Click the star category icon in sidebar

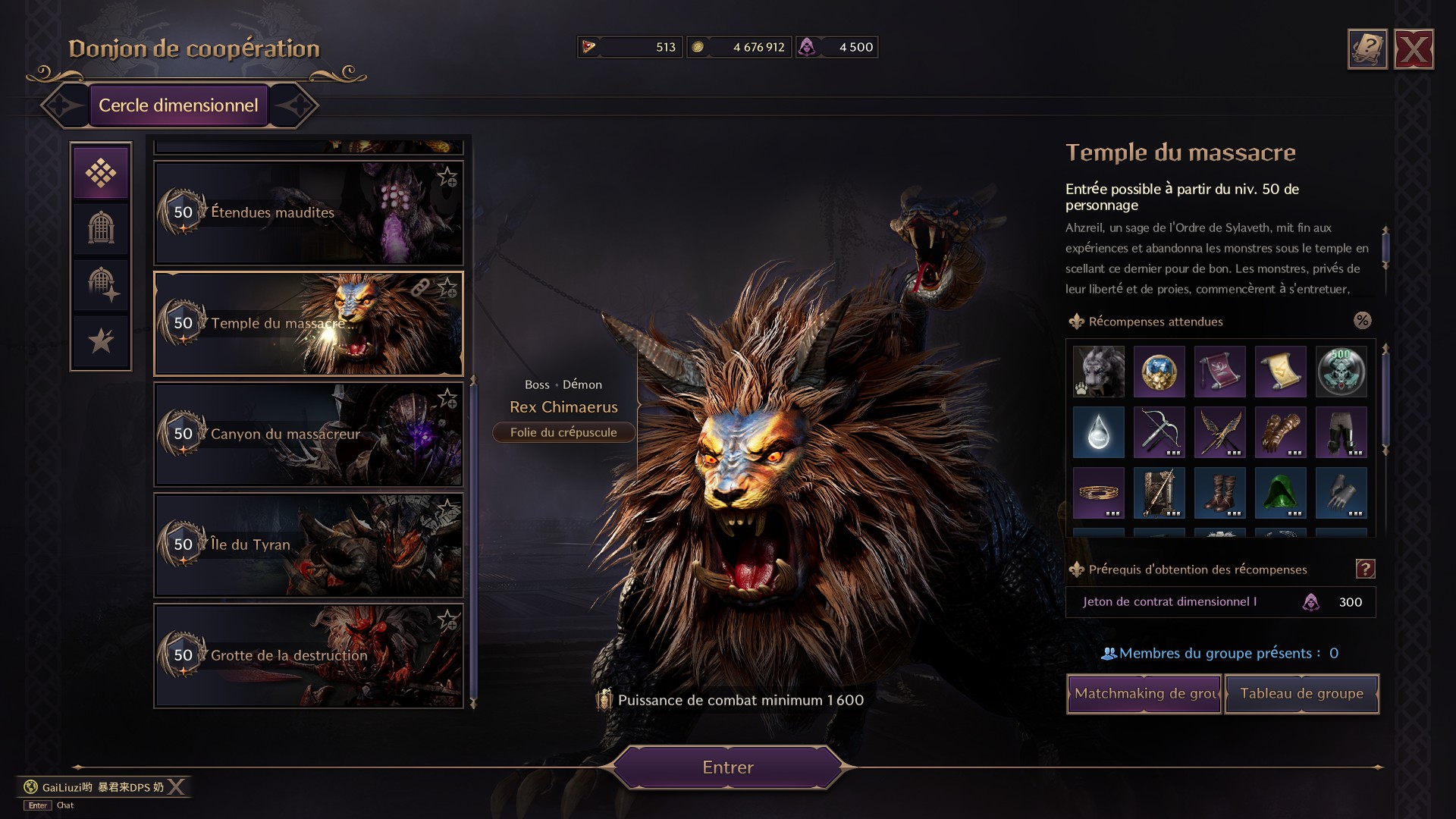tap(101, 340)
